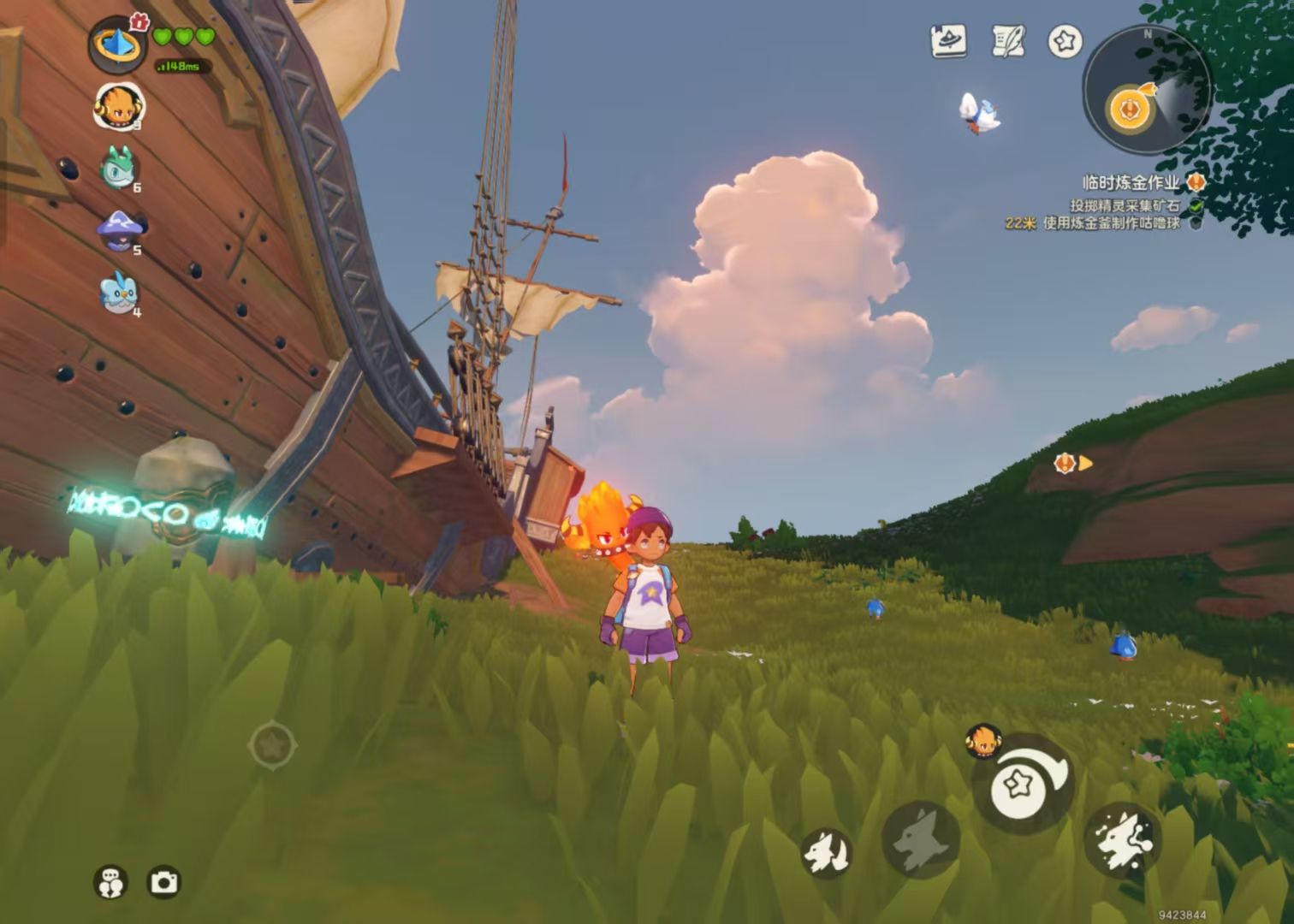
Task: Open the scroll and quill journal
Action: [x=1008, y=40]
